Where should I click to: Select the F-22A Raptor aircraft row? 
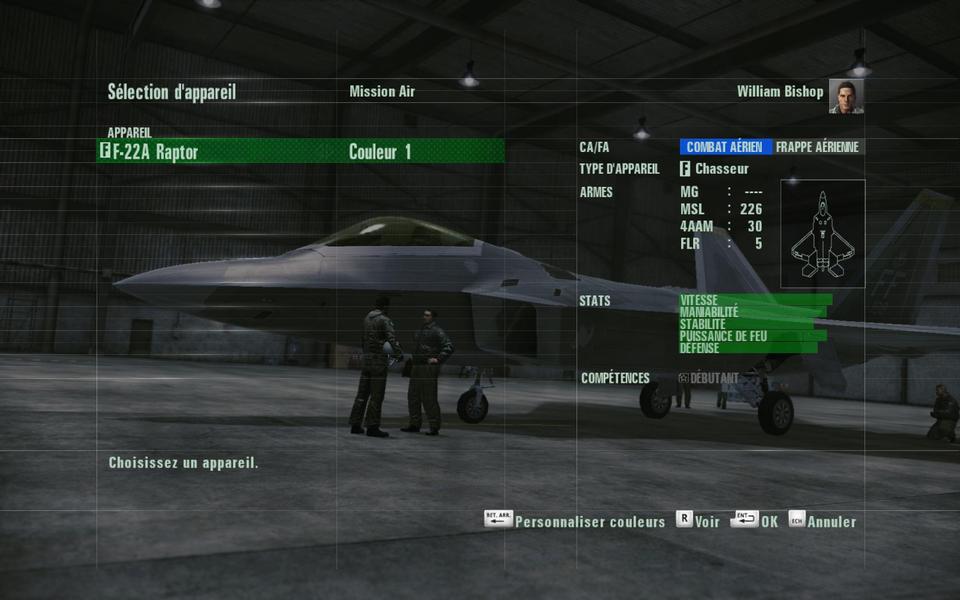tap(200, 152)
